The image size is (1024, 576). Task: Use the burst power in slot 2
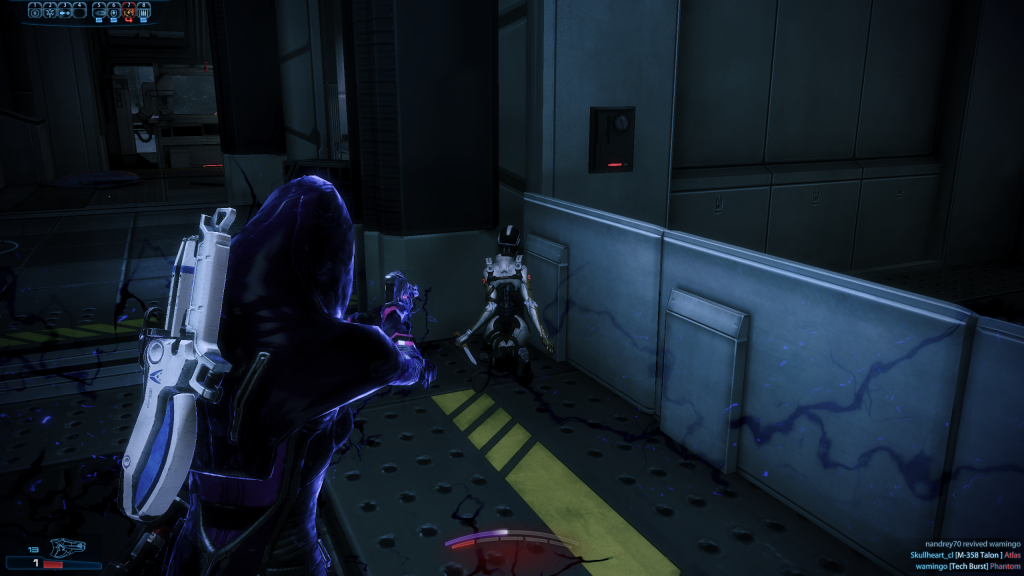click(51, 12)
